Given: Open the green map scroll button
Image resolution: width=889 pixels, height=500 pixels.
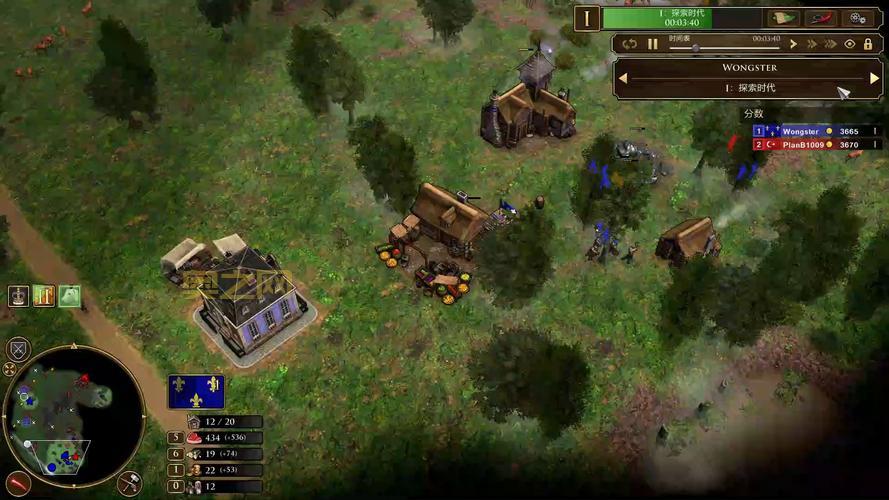Looking at the screenshot, I should pyautogui.click(x=783, y=18).
